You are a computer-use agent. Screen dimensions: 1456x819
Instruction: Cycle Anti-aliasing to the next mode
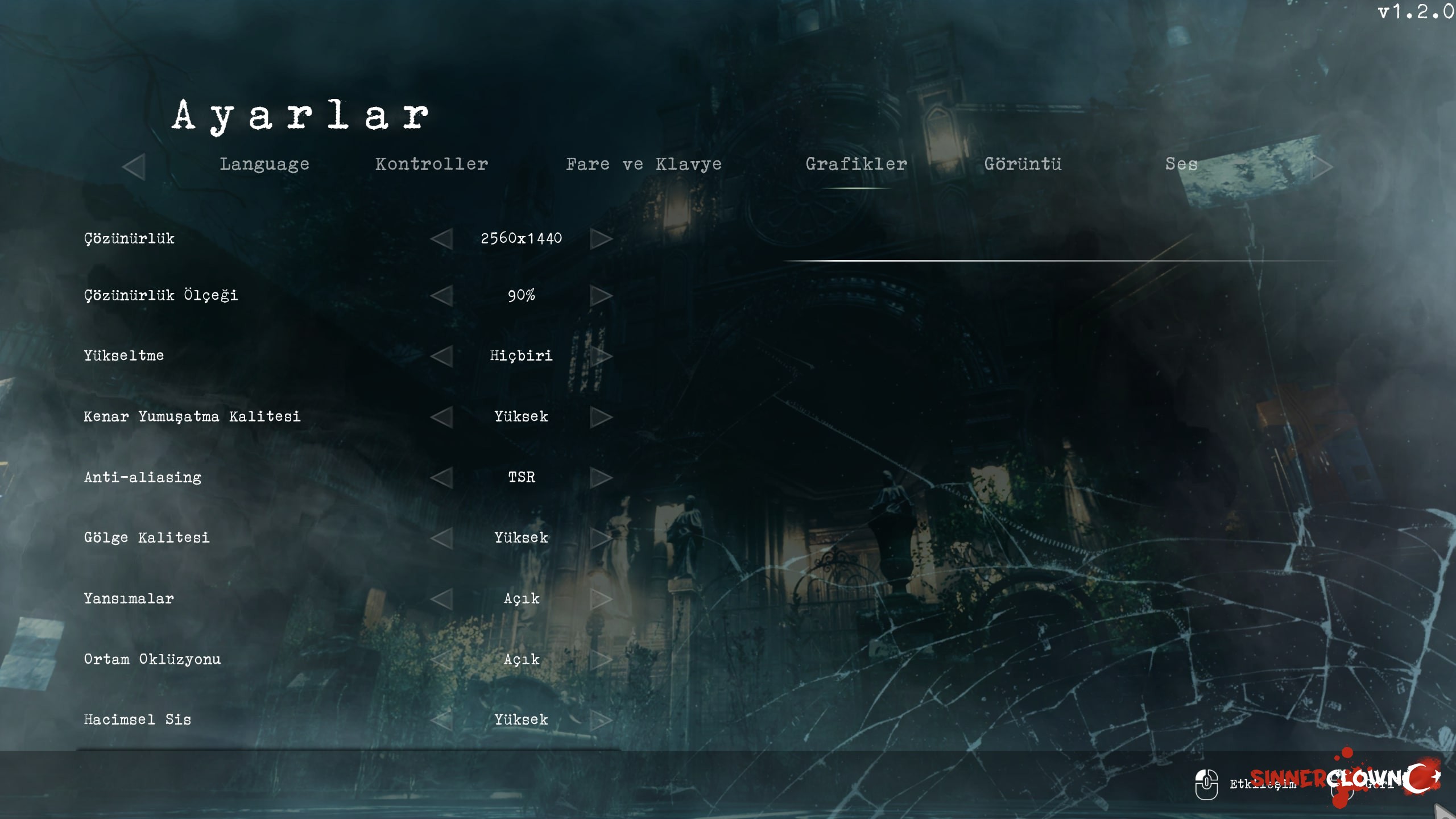click(x=601, y=478)
